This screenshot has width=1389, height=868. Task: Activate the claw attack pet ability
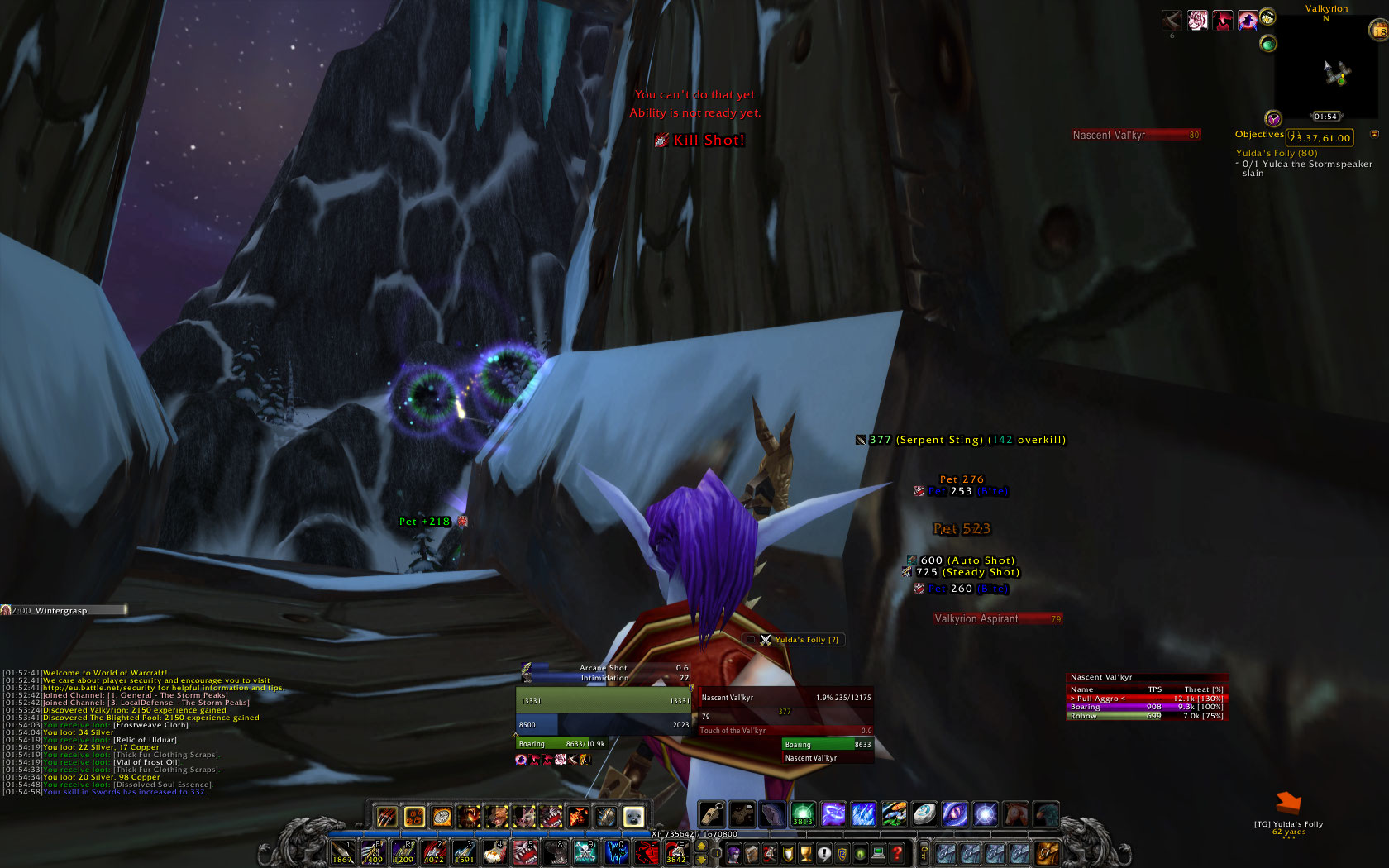387,817
